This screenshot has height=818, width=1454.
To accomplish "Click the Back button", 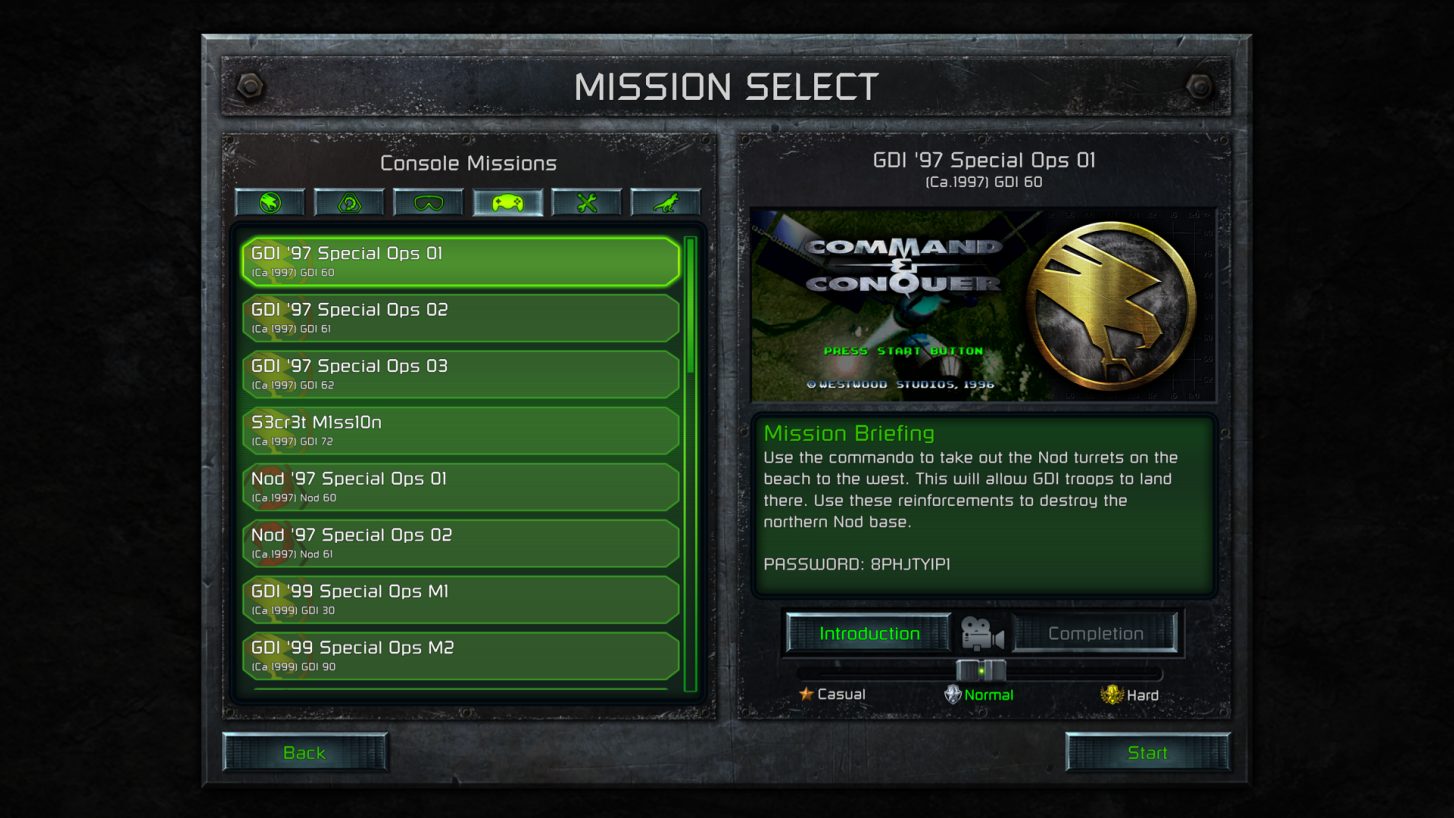I will coord(303,752).
